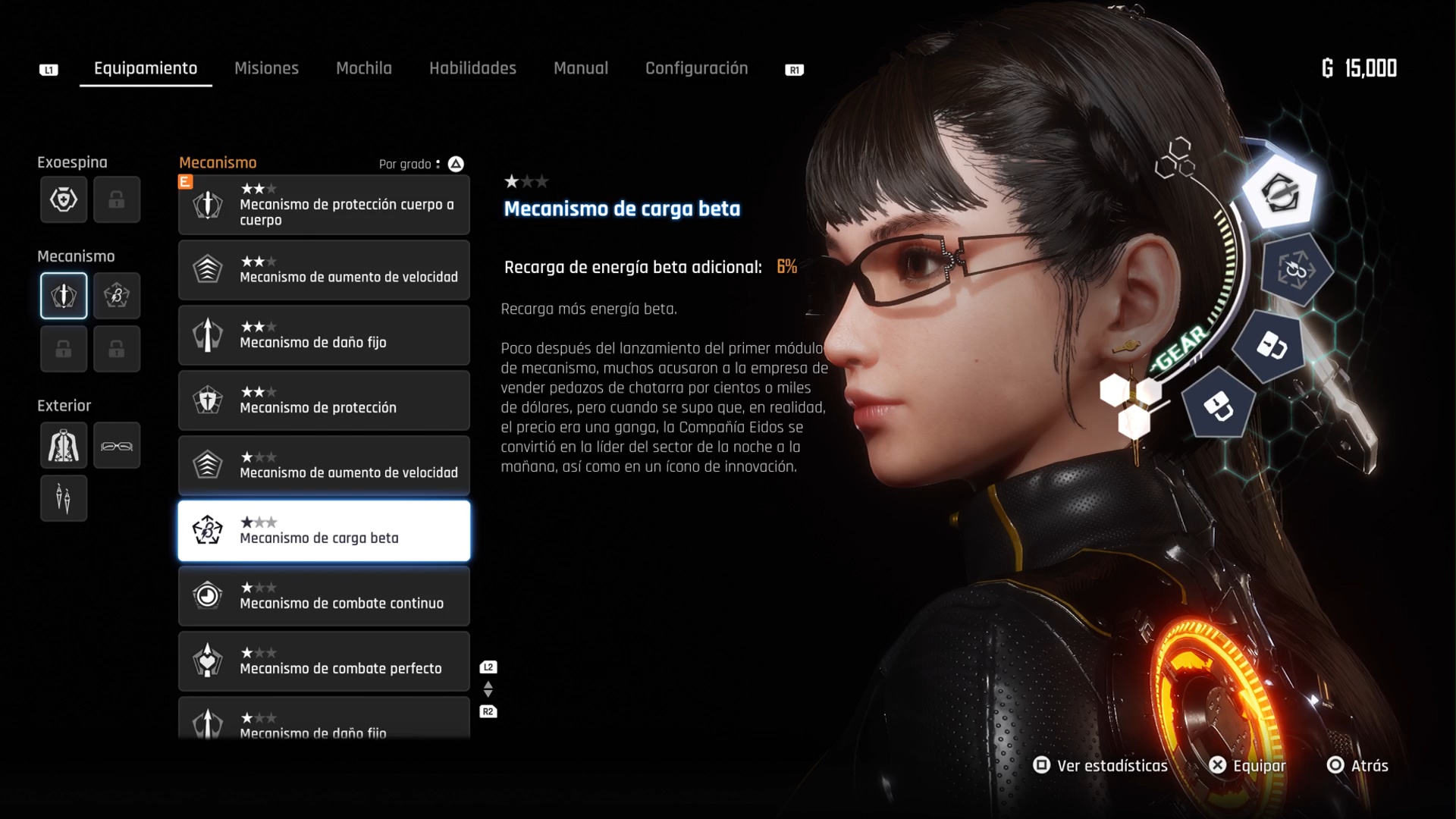Click the locked slot beside Exoespina
The width and height of the screenshot is (1456, 819).
(117, 199)
